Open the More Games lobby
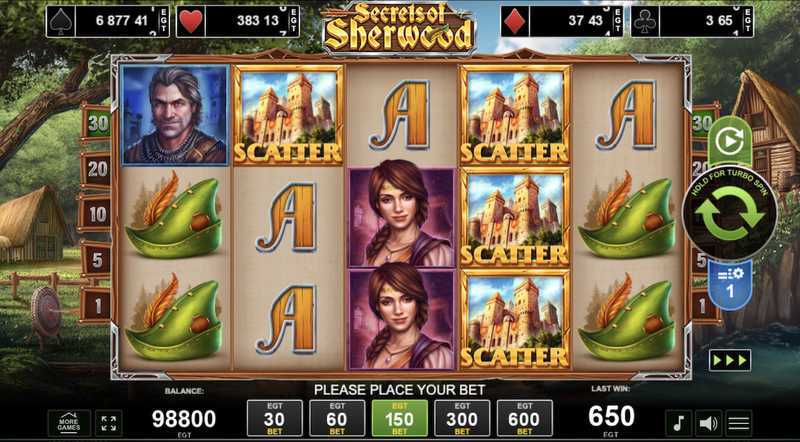The image size is (800, 442). coord(69,421)
